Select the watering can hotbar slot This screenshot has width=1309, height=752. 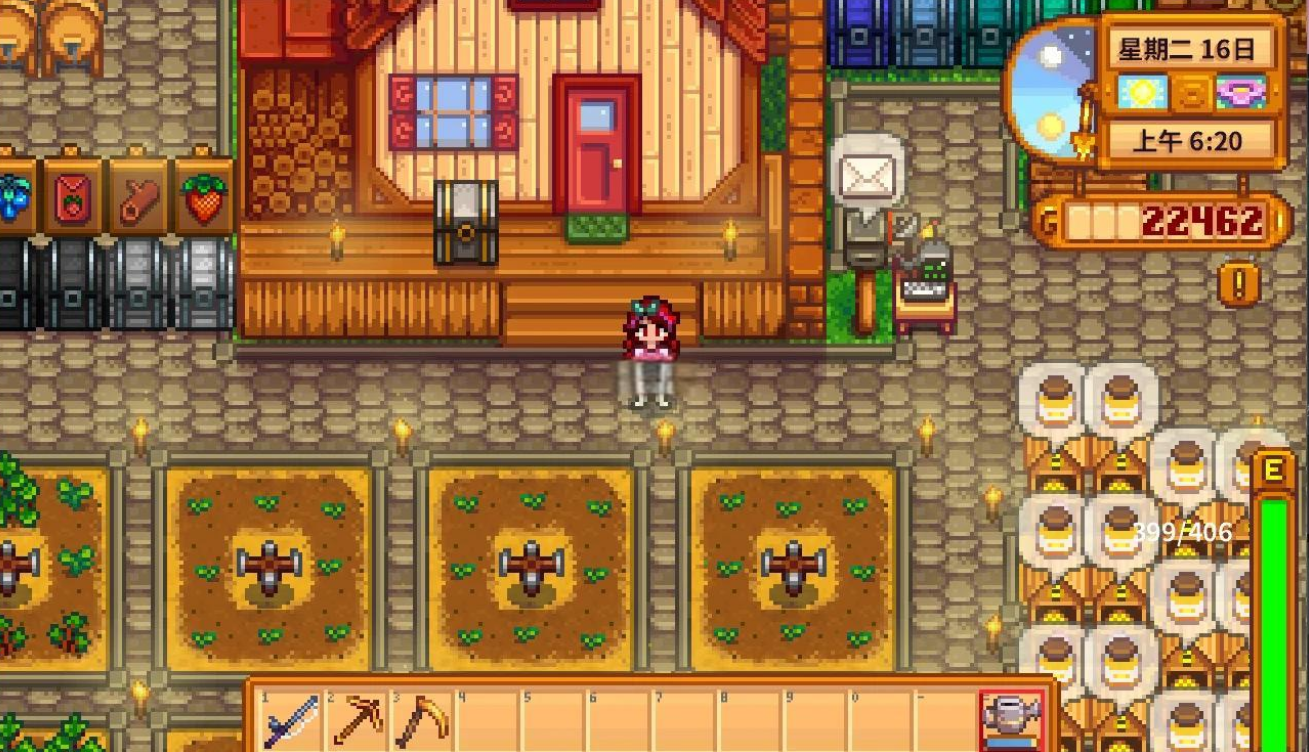[x=1011, y=720]
